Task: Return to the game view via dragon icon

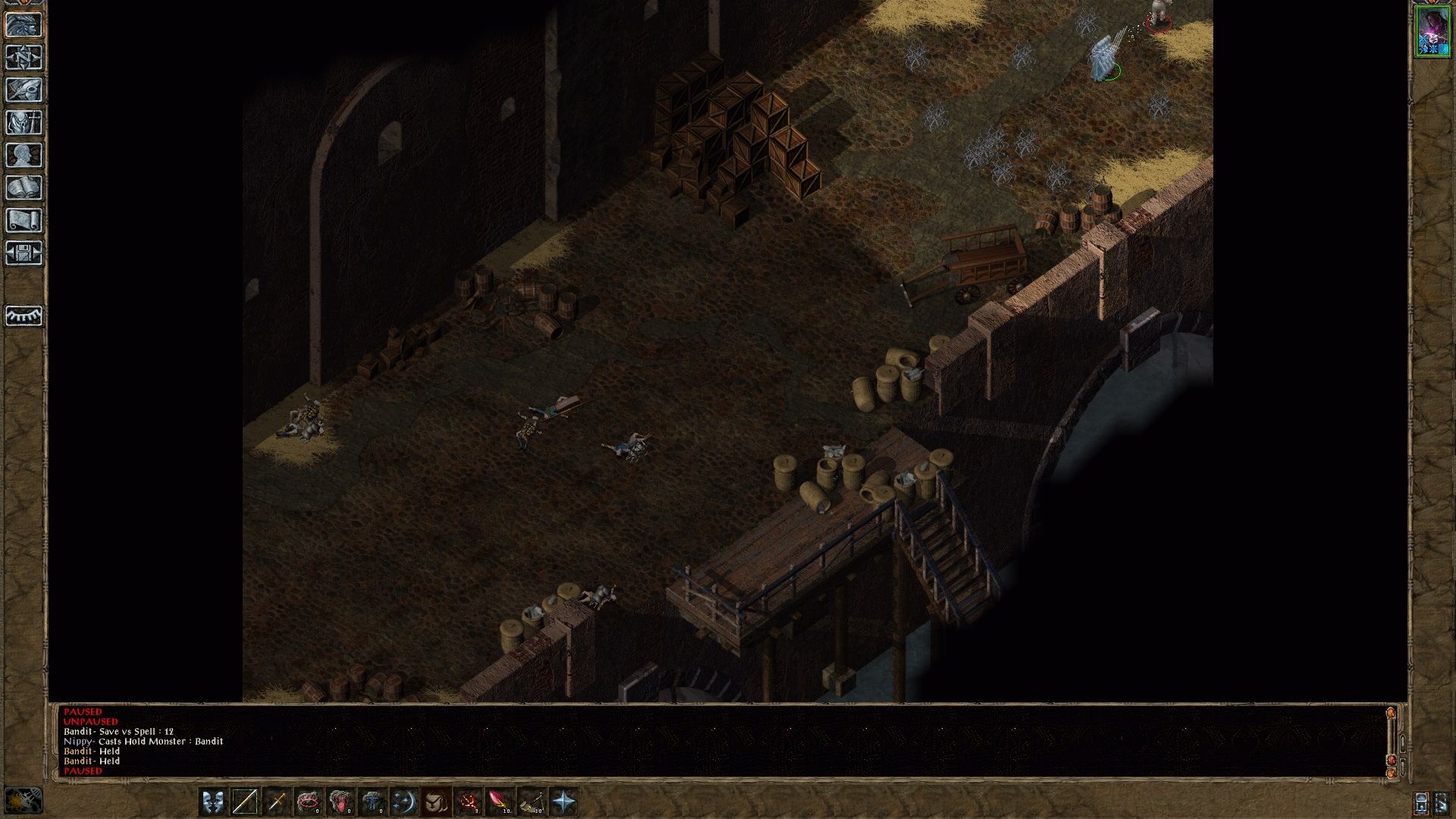Action: click(24, 24)
